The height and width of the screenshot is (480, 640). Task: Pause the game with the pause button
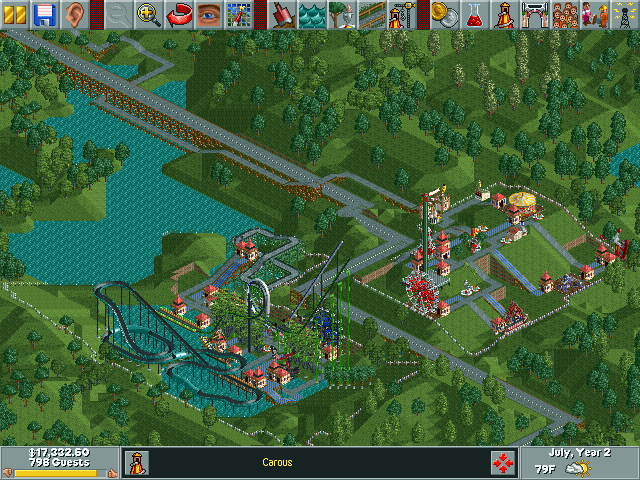[14, 14]
